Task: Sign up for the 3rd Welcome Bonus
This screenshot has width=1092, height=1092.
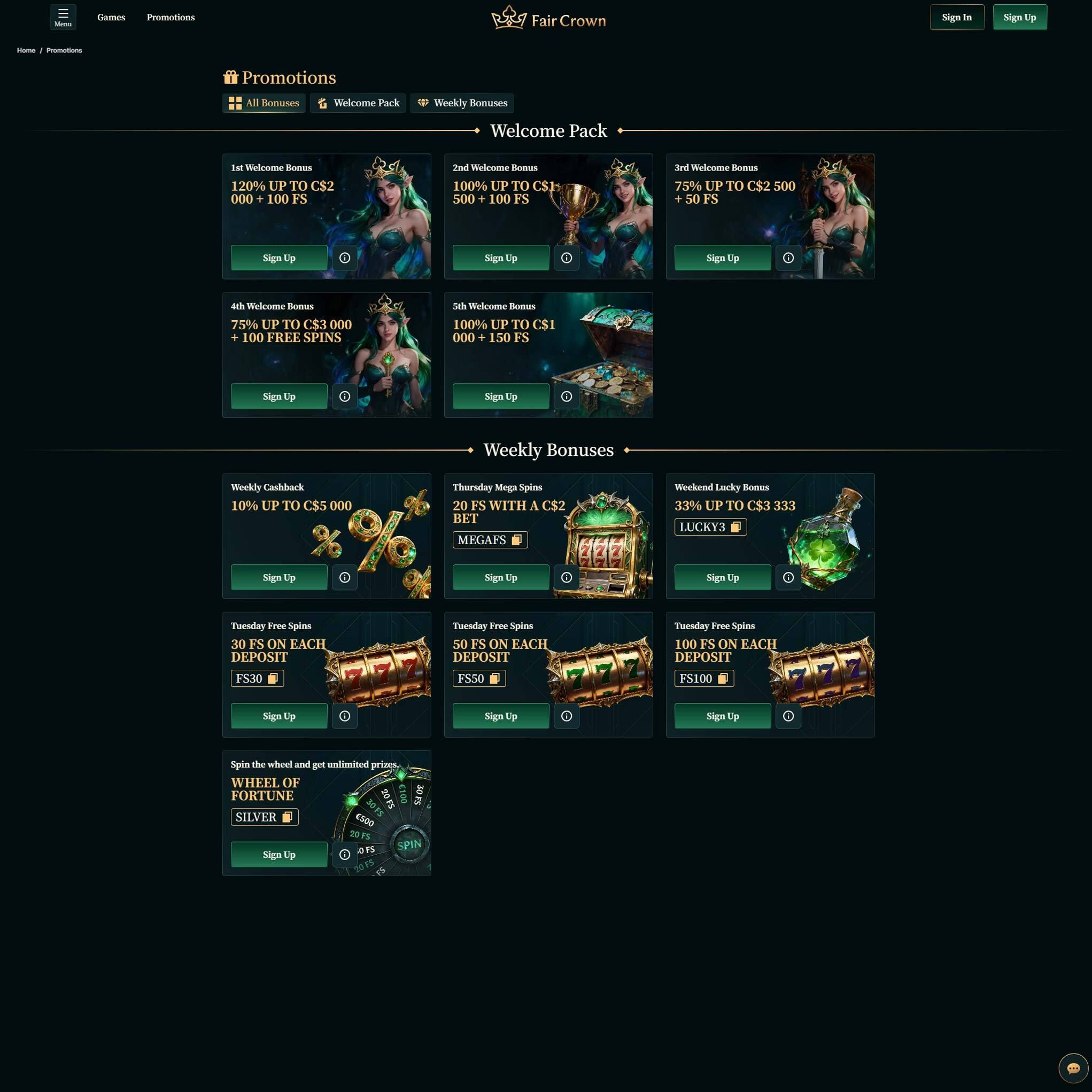Action: tap(722, 258)
